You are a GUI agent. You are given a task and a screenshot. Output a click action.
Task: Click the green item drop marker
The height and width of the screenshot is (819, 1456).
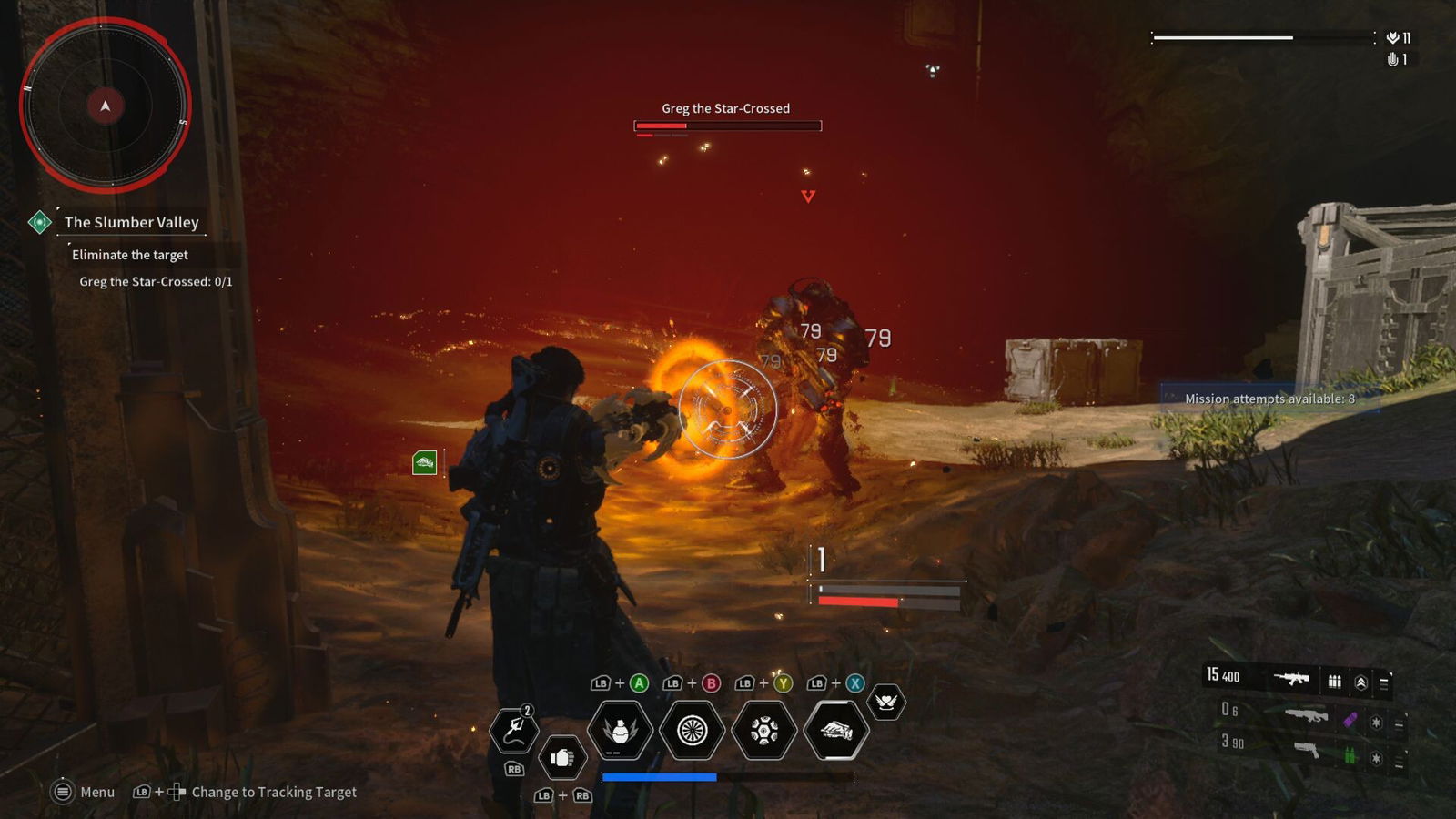tap(425, 463)
